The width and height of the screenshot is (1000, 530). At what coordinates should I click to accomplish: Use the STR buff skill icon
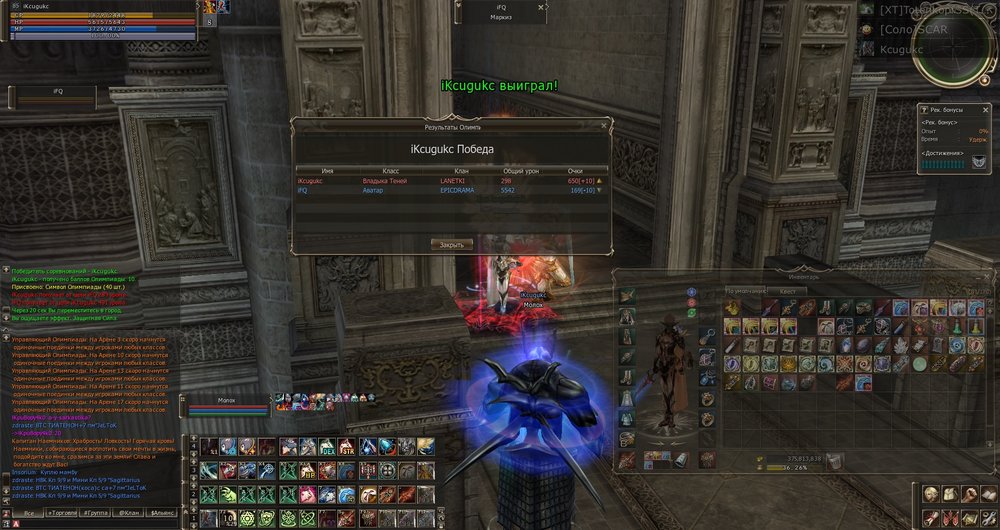347,447
